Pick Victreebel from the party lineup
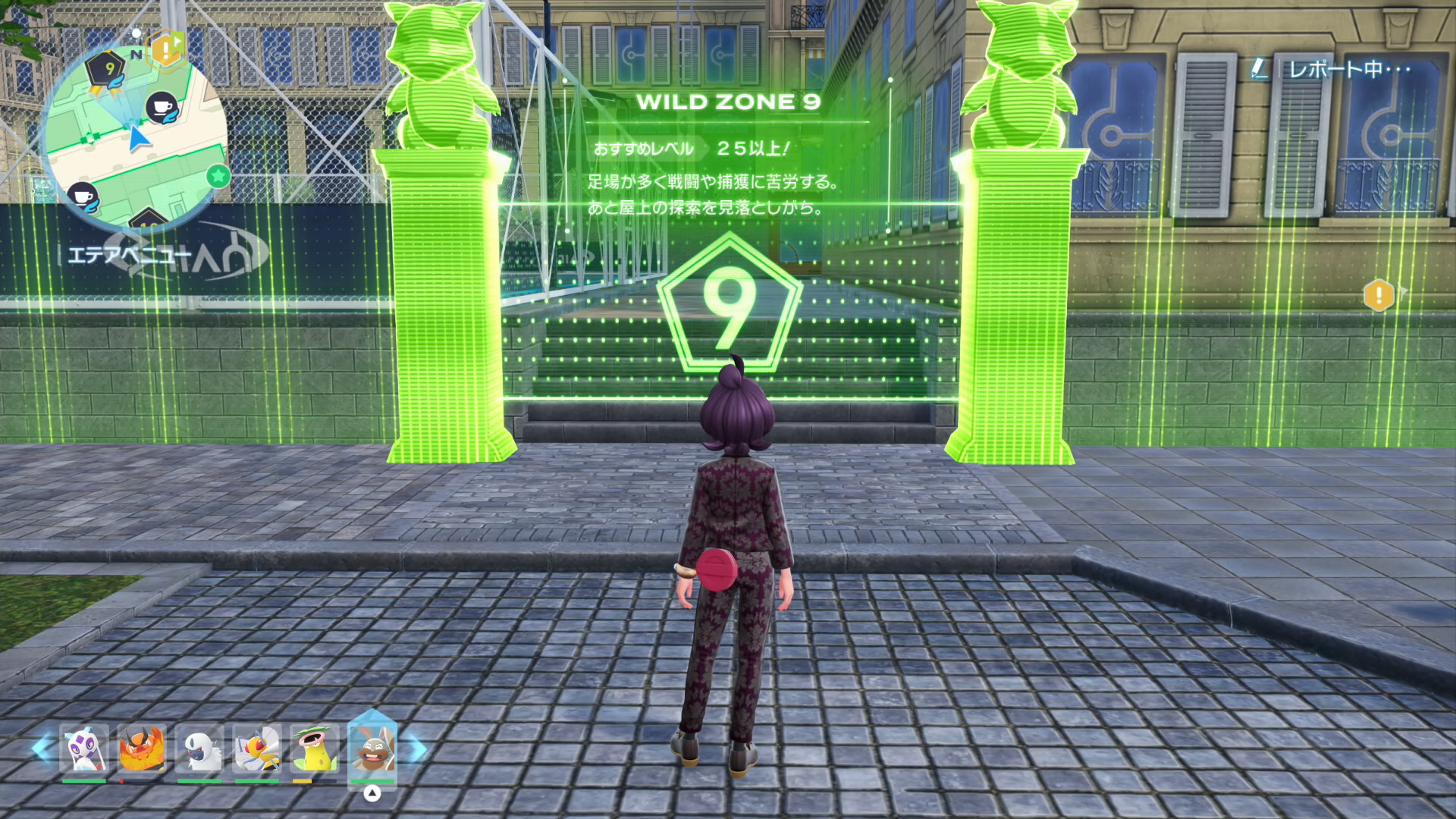Screen dimensions: 1456x819 click(314, 749)
